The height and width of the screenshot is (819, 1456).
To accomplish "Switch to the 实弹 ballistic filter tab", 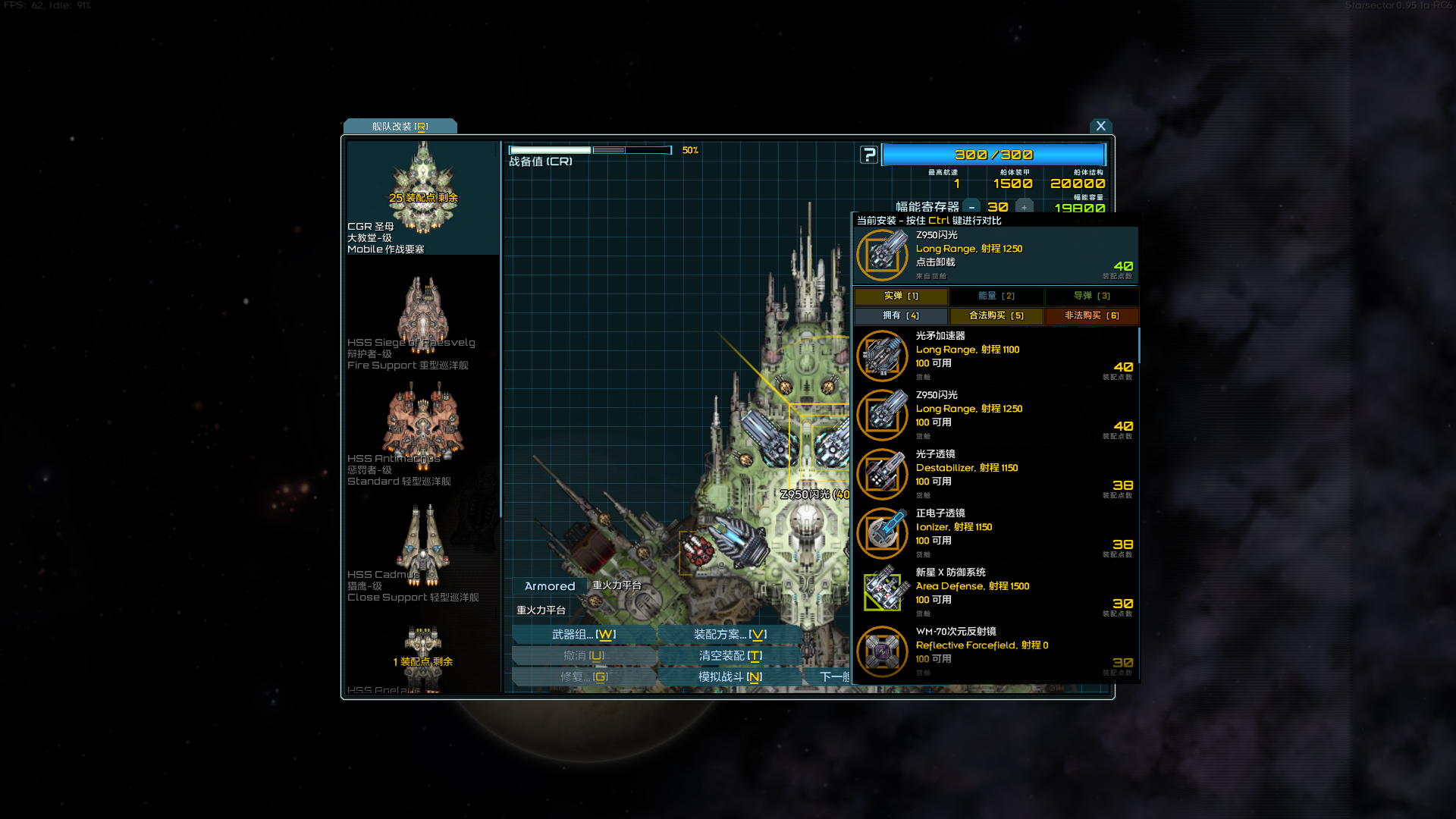I will click(901, 296).
